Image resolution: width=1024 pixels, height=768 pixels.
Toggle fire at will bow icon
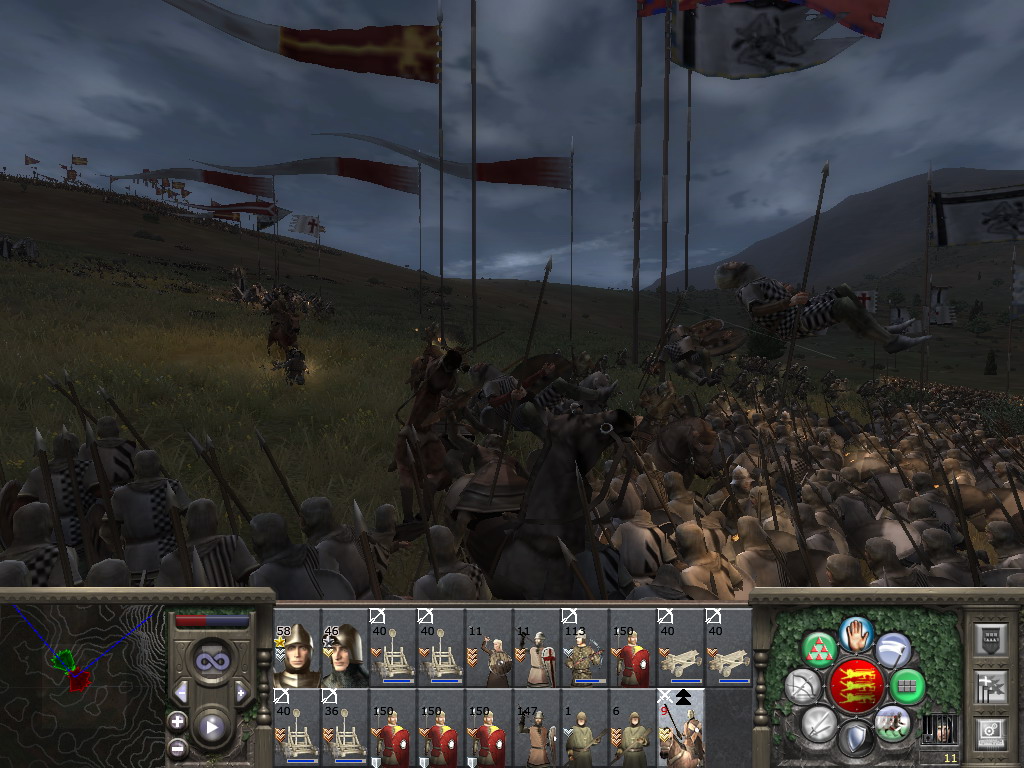tap(802, 687)
